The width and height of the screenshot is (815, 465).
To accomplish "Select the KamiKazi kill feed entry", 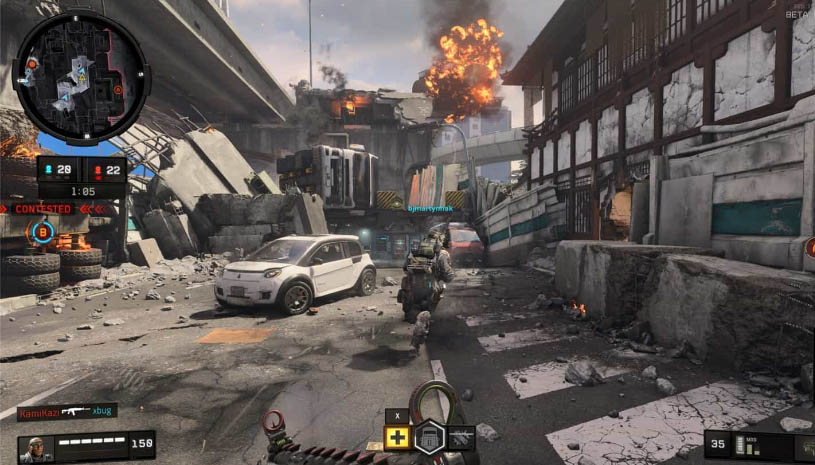I will click(67, 411).
